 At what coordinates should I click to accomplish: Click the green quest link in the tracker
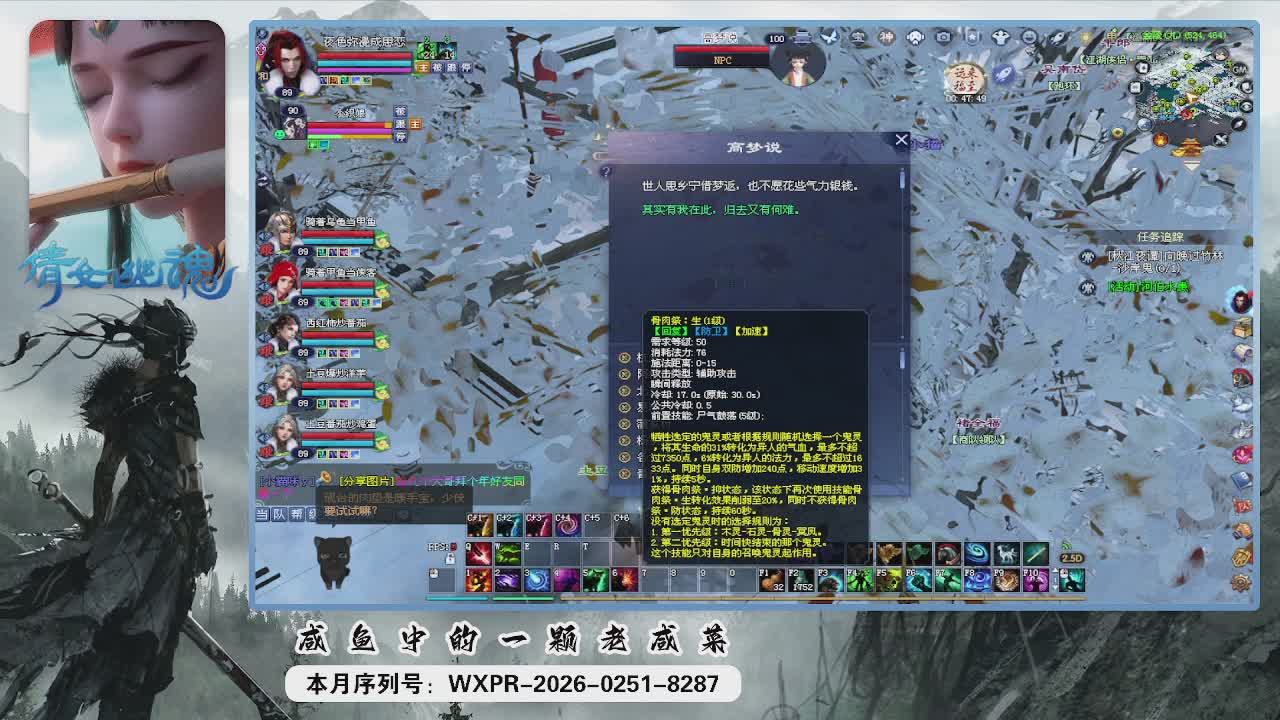[1149, 286]
